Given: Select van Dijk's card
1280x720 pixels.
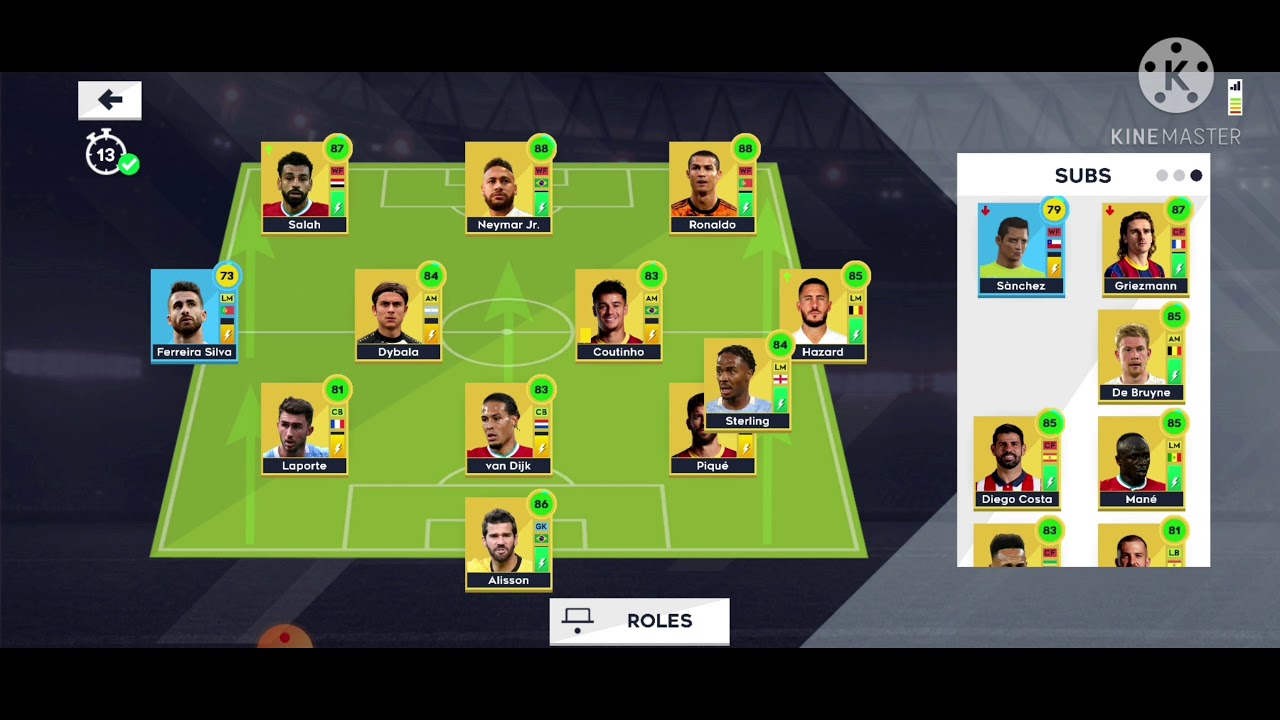Looking at the screenshot, I should click(508, 428).
